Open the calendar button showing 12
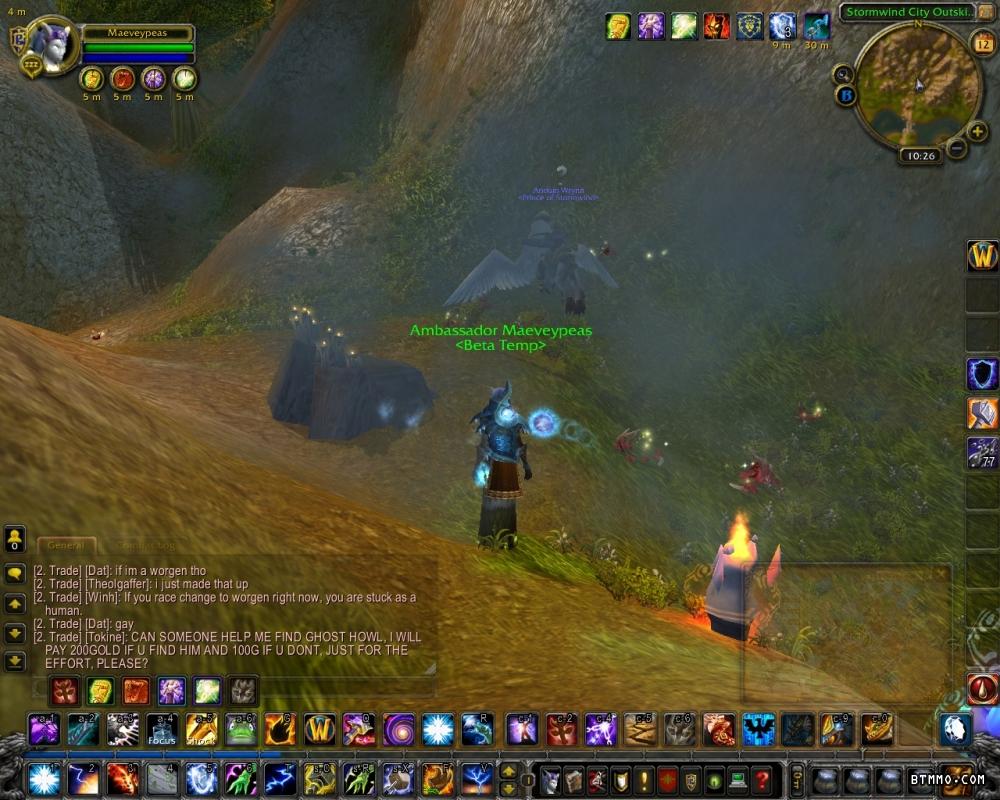This screenshot has width=1000, height=800. coord(981,42)
